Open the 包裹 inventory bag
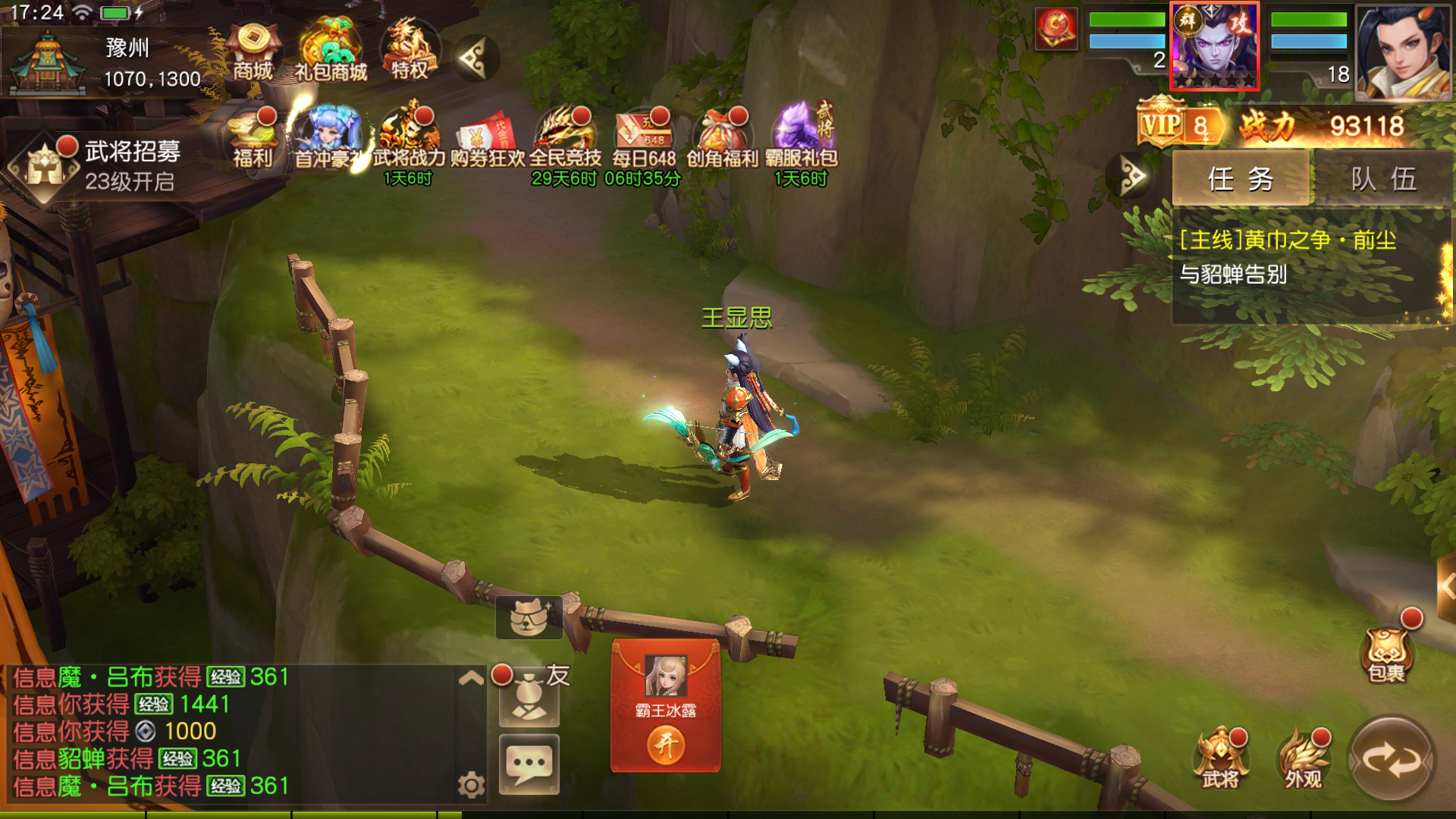The image size is (1456, 819). point(1387,652)
